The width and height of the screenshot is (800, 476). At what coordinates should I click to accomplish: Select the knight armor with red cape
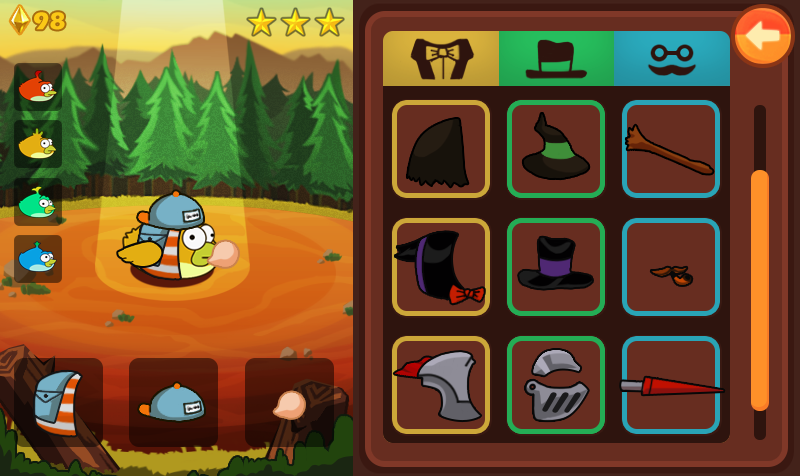pos(441,385)
